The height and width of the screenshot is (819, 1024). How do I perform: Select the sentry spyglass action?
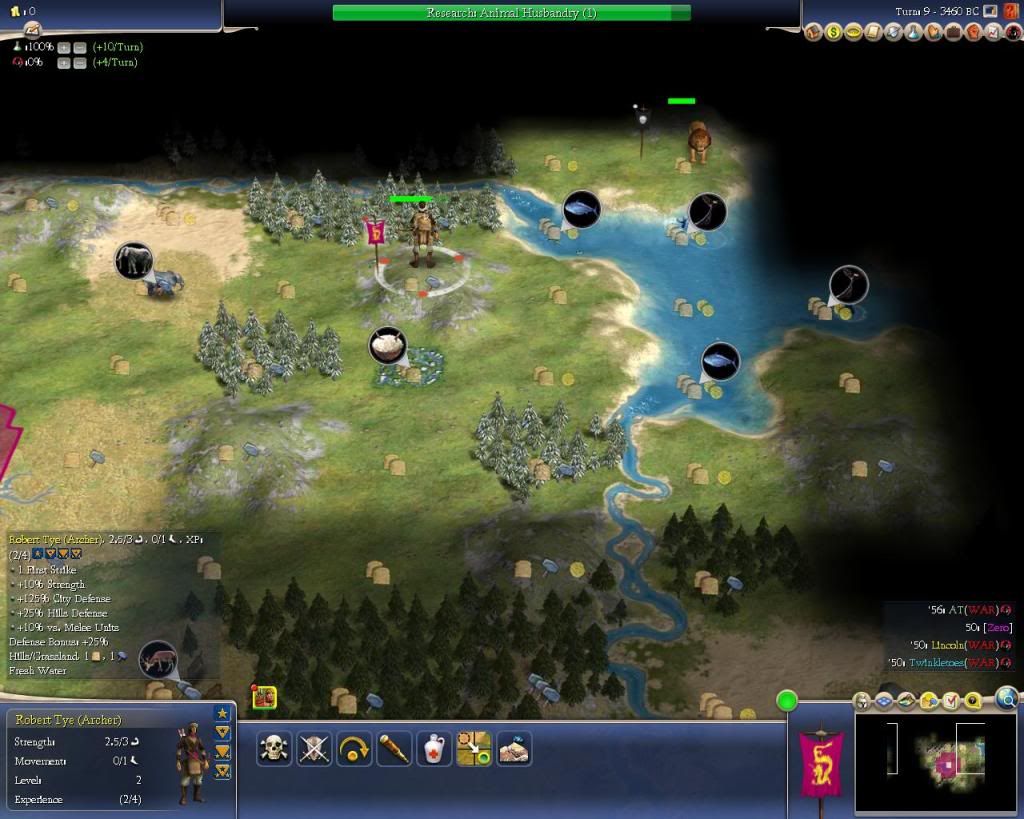tap(394, 748)
